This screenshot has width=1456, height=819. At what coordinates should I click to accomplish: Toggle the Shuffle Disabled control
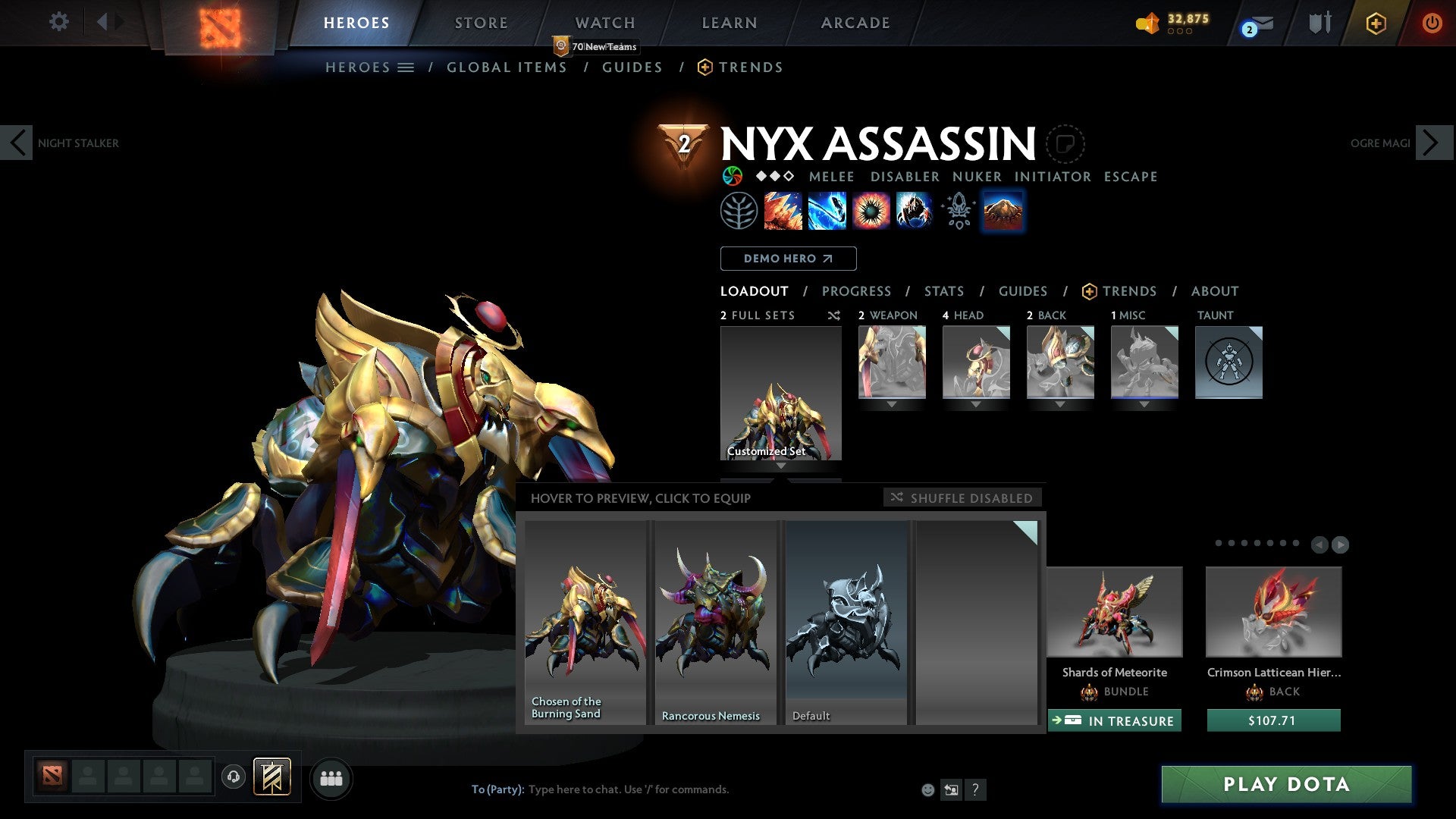[x=962, y=498]
